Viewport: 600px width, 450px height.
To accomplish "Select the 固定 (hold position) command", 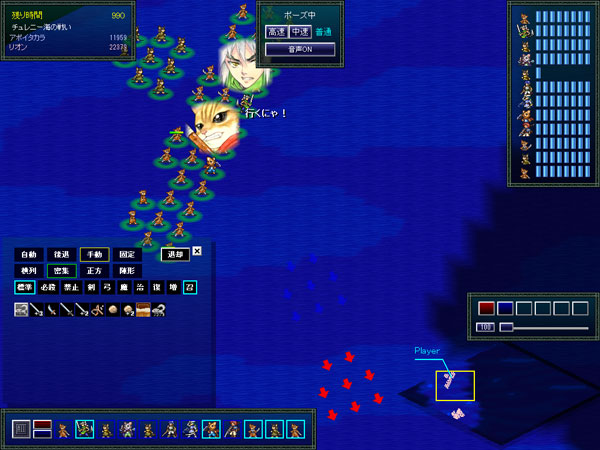I will coord(125,254).
